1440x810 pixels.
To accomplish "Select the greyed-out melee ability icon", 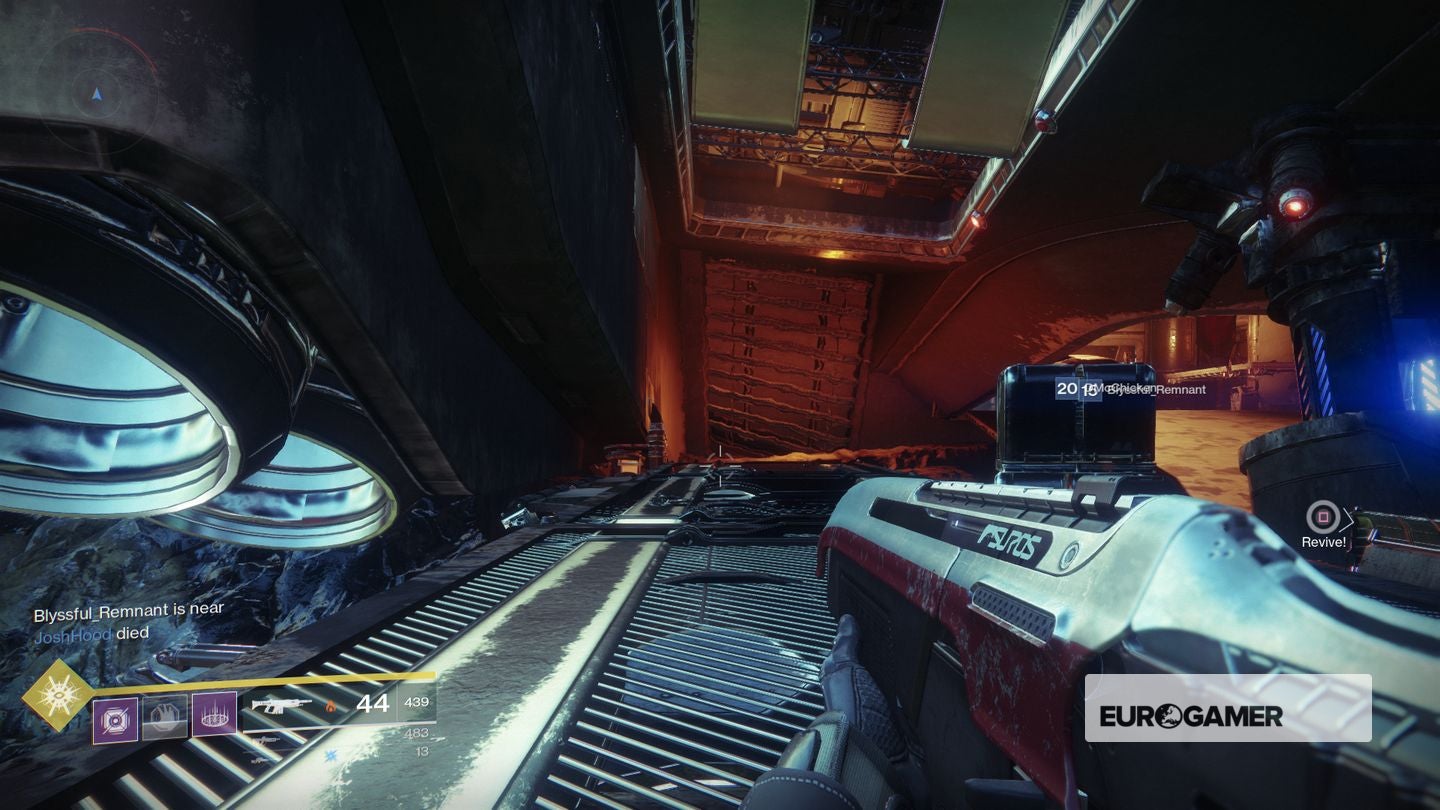I will click(x=163, y=717).
